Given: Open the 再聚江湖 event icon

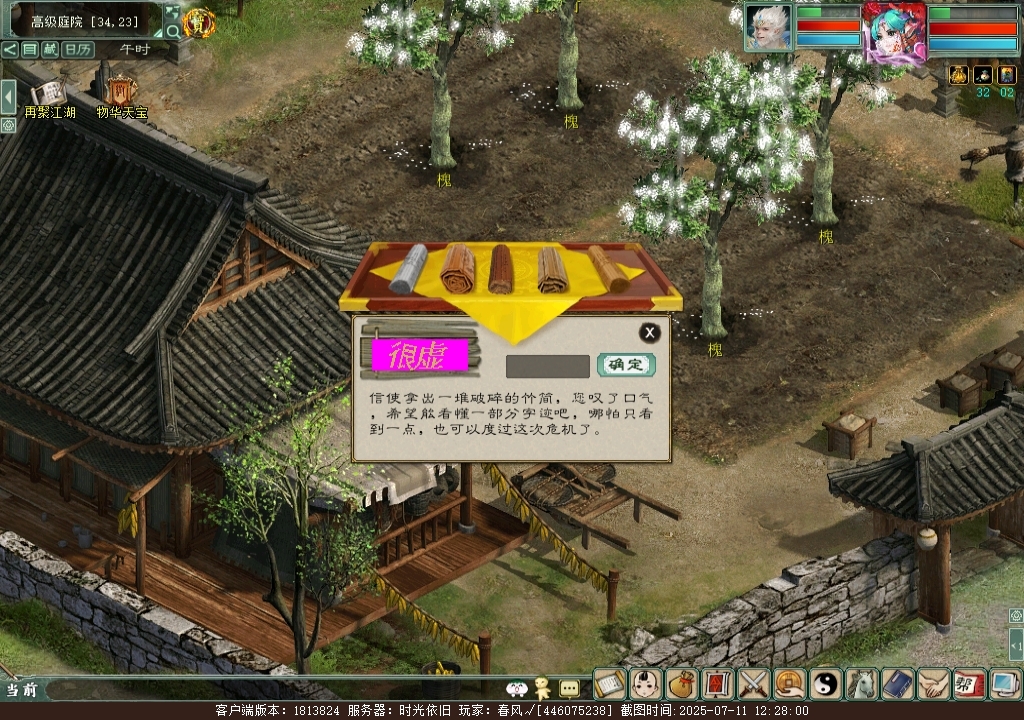Looking at the screenshot, I should [49, 94].
